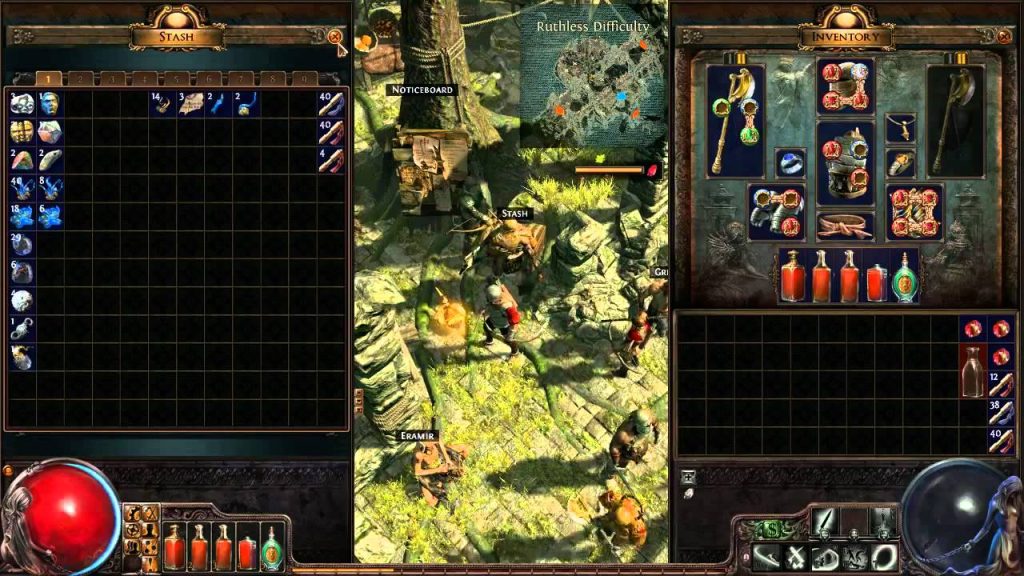Click the equipped gloves slot
This screenshot has width=1024, height=576.
pyautogui.click(x=775, y=211)
